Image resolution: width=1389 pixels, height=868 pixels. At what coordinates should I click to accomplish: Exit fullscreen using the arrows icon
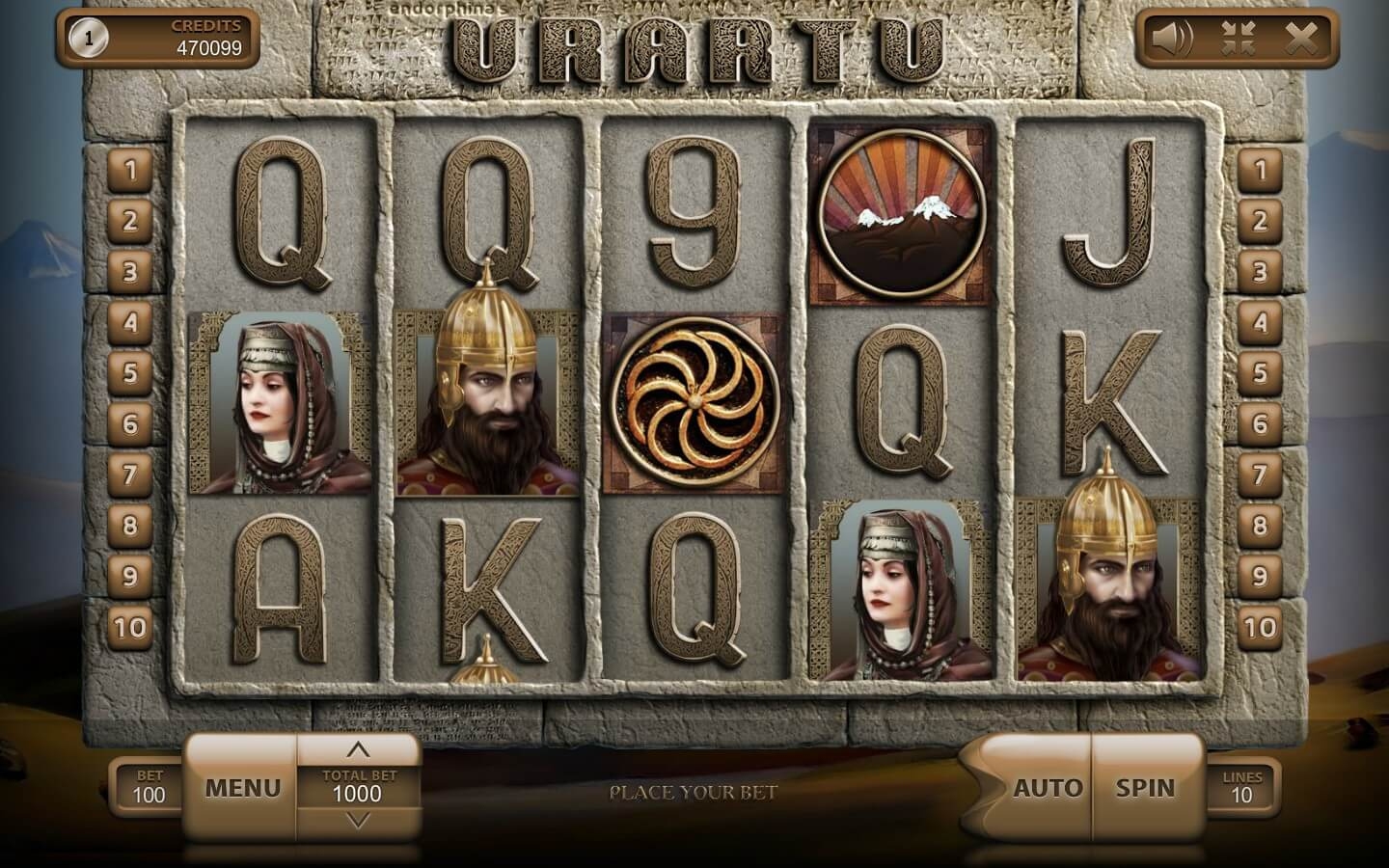click(x=1237, y=39)
